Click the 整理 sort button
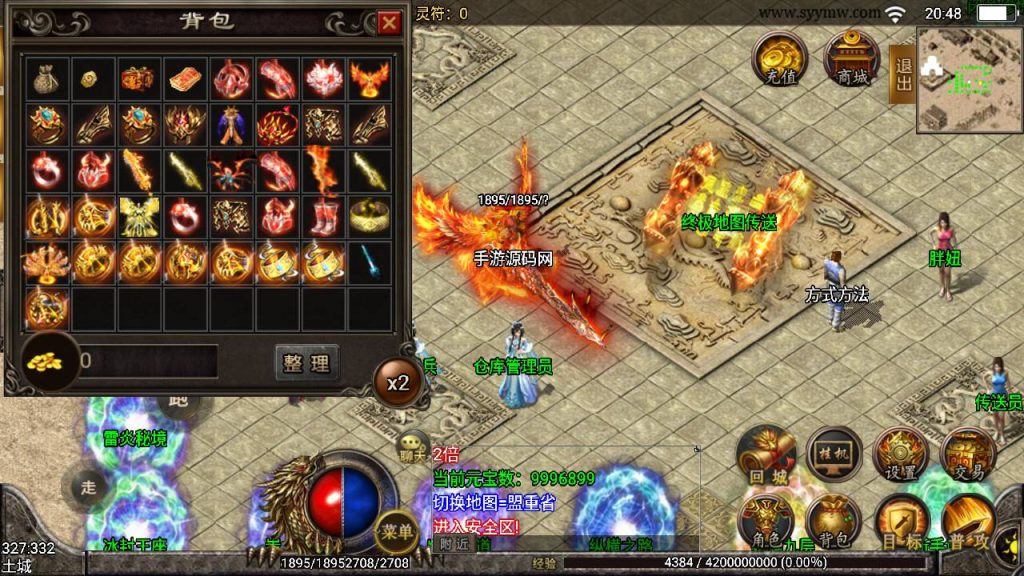Image resolution: width=1024 pixels, height=576 pixels. pos(307,362)
